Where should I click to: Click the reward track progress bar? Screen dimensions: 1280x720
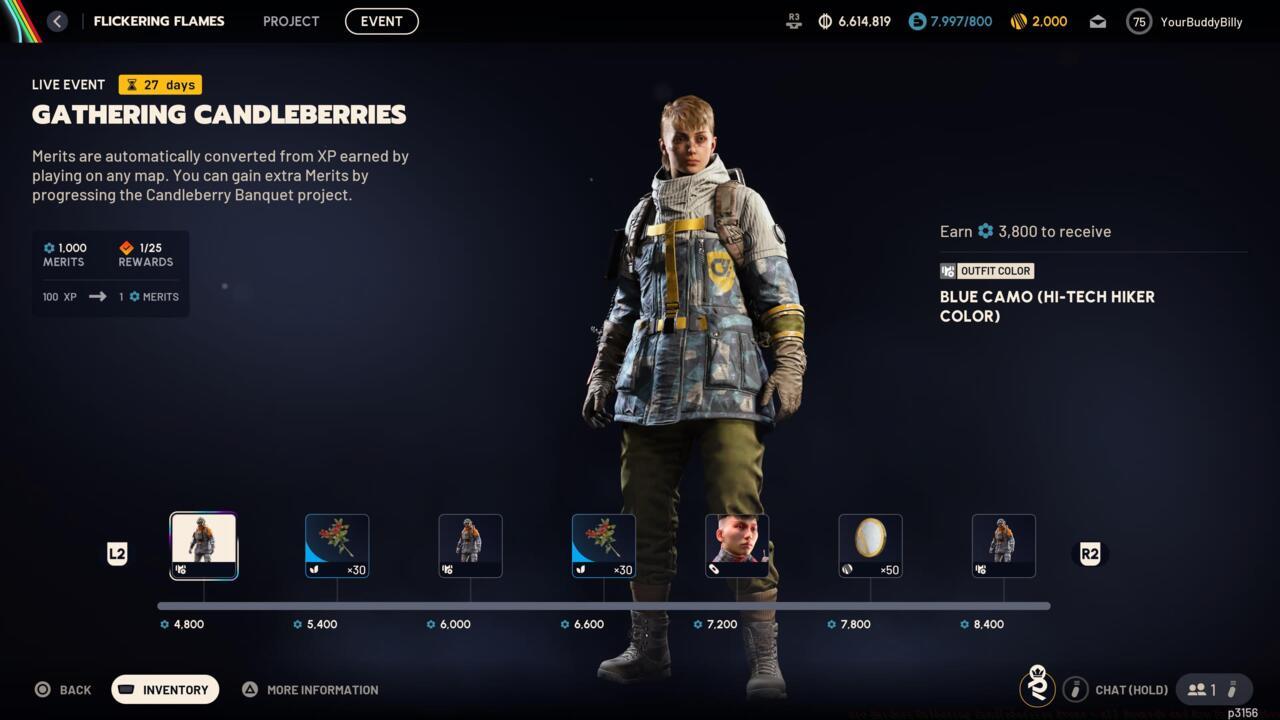click(x=600, y=605)
